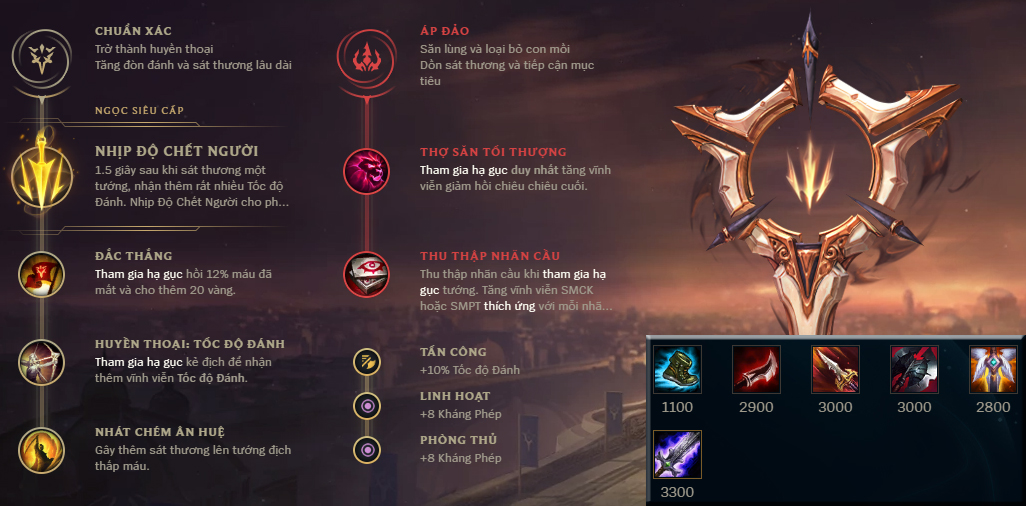The image size is (1026, 506).
Task: Select Huyền Thoại: Tốc Độ Đánh rune
Action: click(x=42, y=362)
